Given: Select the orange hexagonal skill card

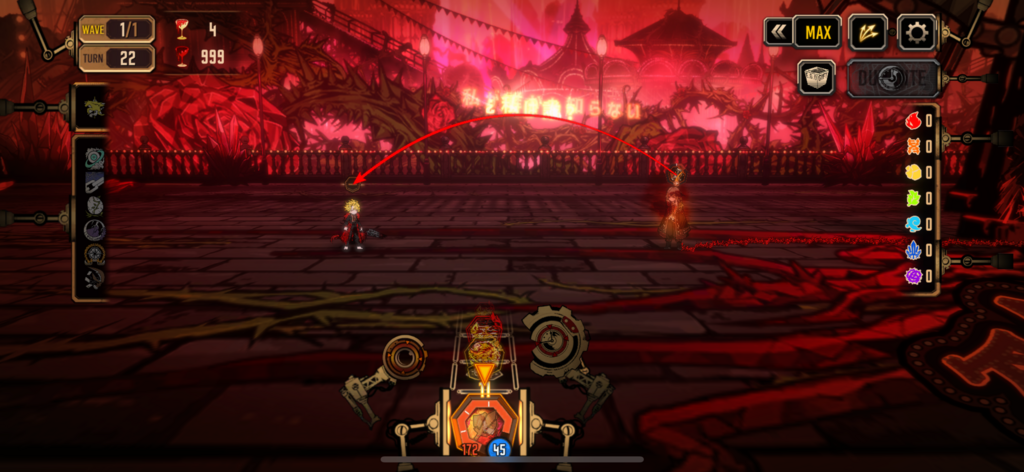Looking at the screenshot, I should pyautogui.click(x=484, y=419).
